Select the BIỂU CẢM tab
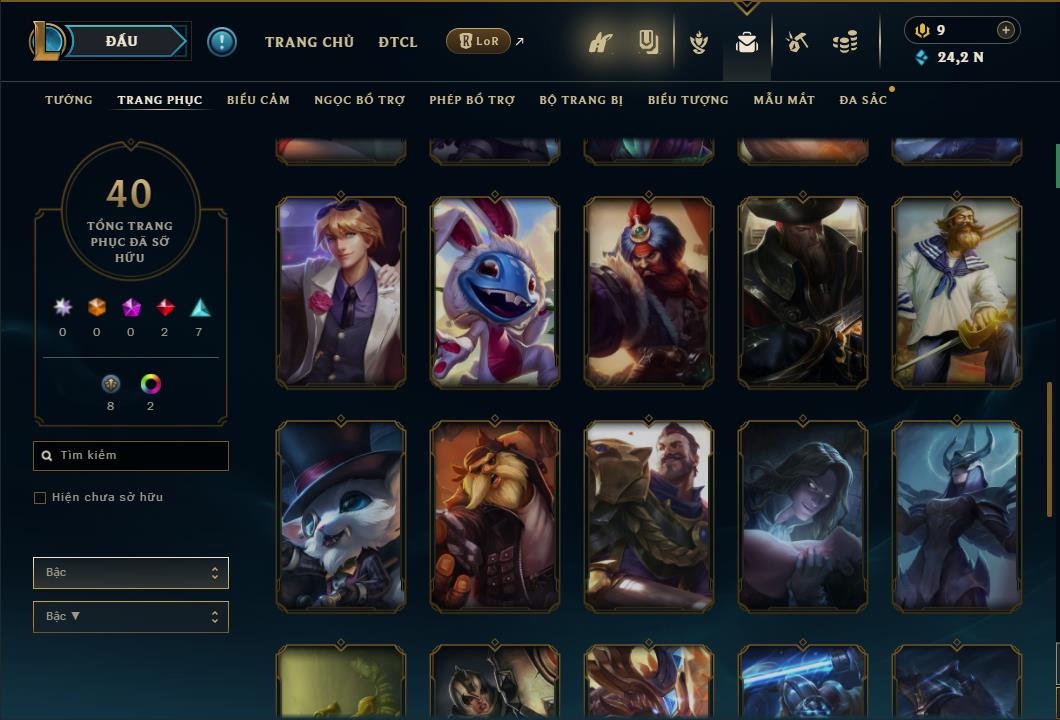 pyautogui.click(x=258, y=100)
